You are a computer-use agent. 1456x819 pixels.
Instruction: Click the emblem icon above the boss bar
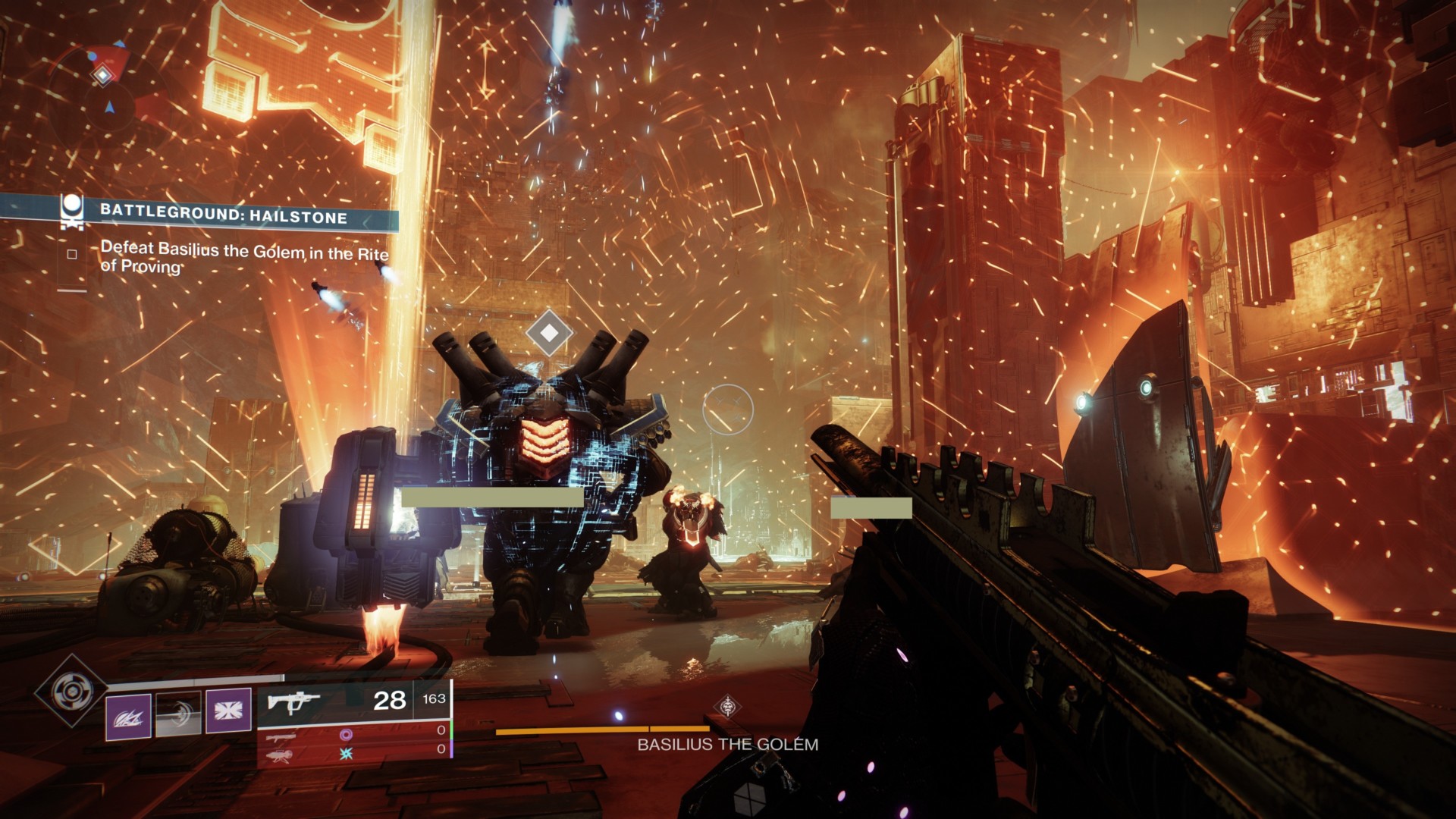728,707
